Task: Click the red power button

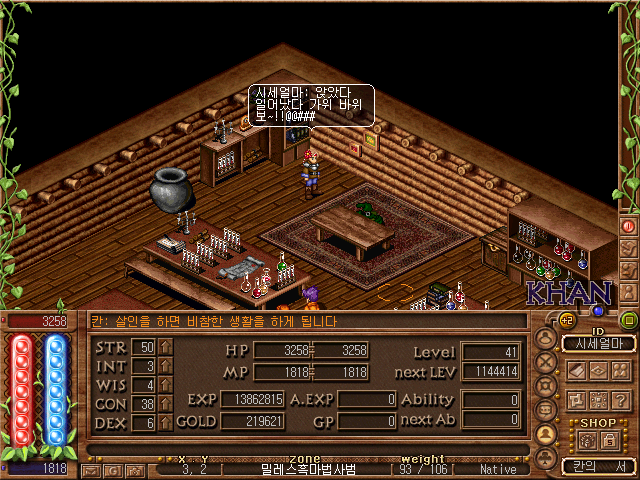Action: (629, 226)
